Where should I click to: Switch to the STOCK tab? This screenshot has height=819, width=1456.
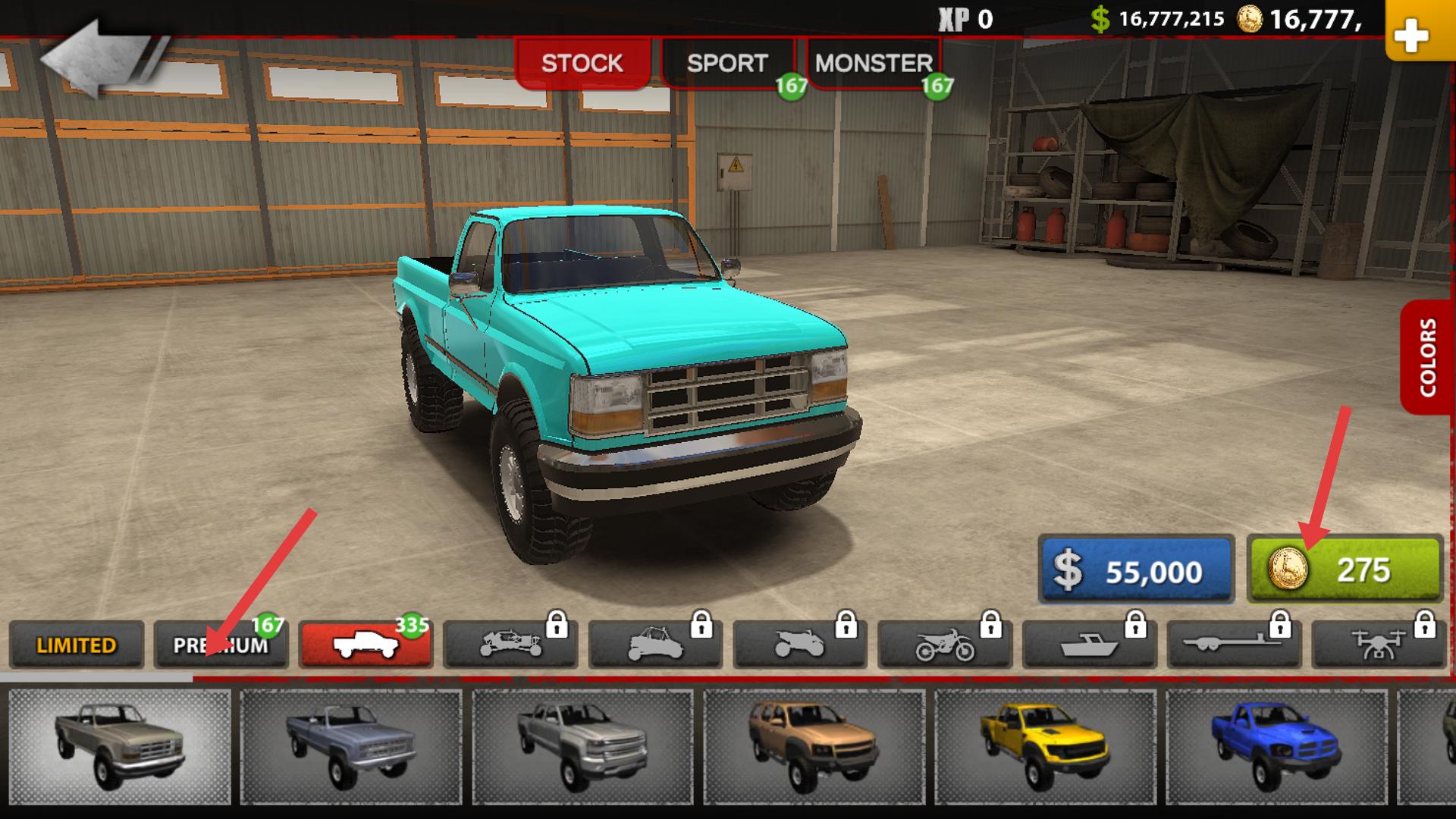582,63
